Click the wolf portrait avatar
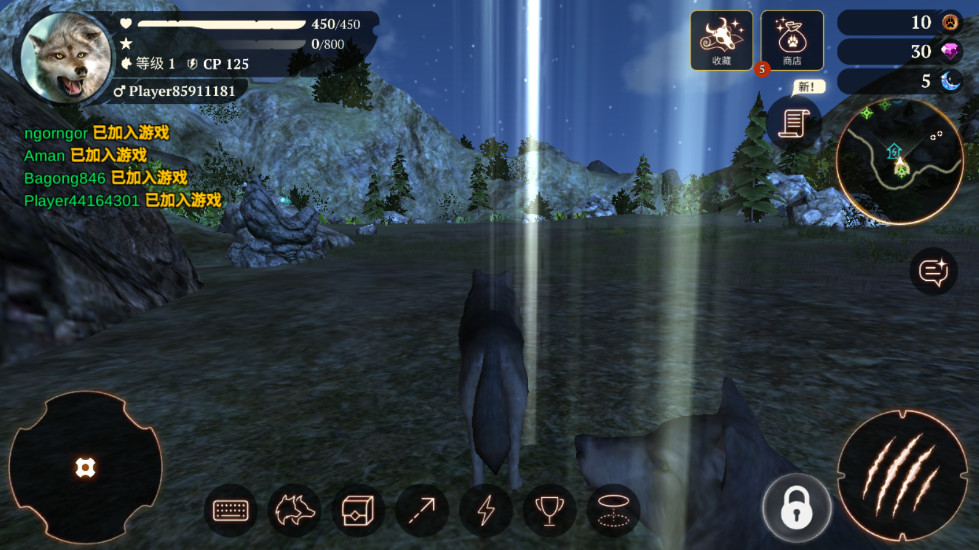The image size is (979, 550). [66, 57]
